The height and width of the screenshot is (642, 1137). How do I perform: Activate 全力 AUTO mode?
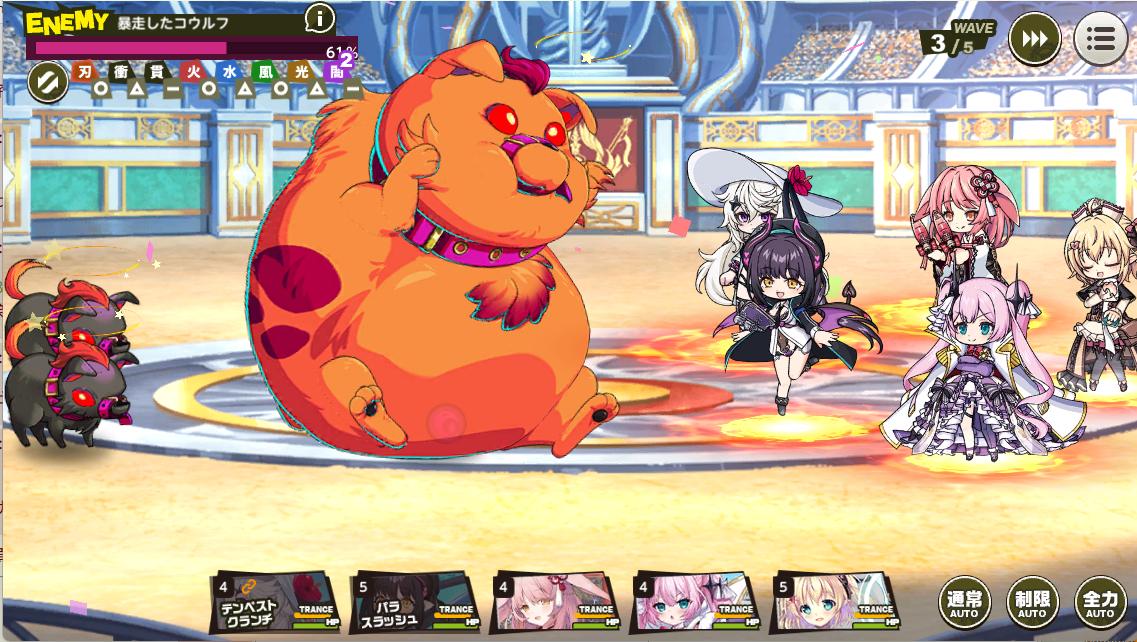(x=1100, y=603)
